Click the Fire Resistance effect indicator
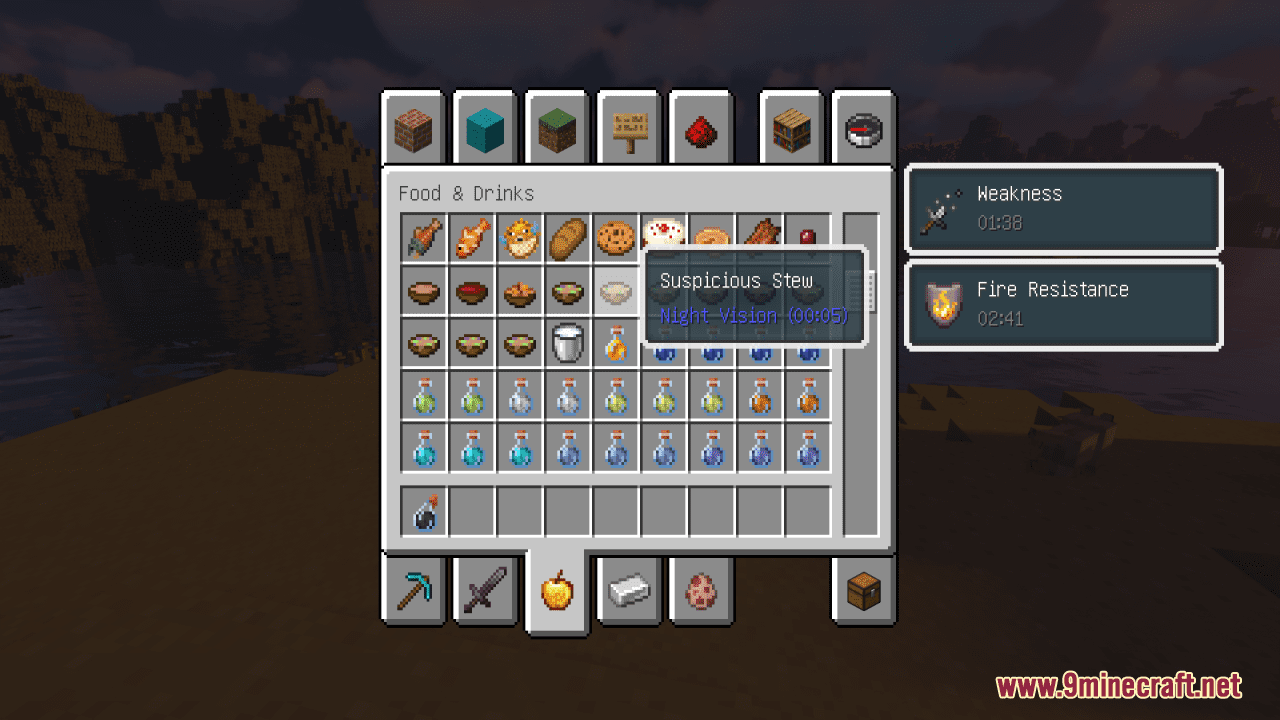This screenshot has width=1280, height=720. pyautogui.click(x=1063, y=305)
